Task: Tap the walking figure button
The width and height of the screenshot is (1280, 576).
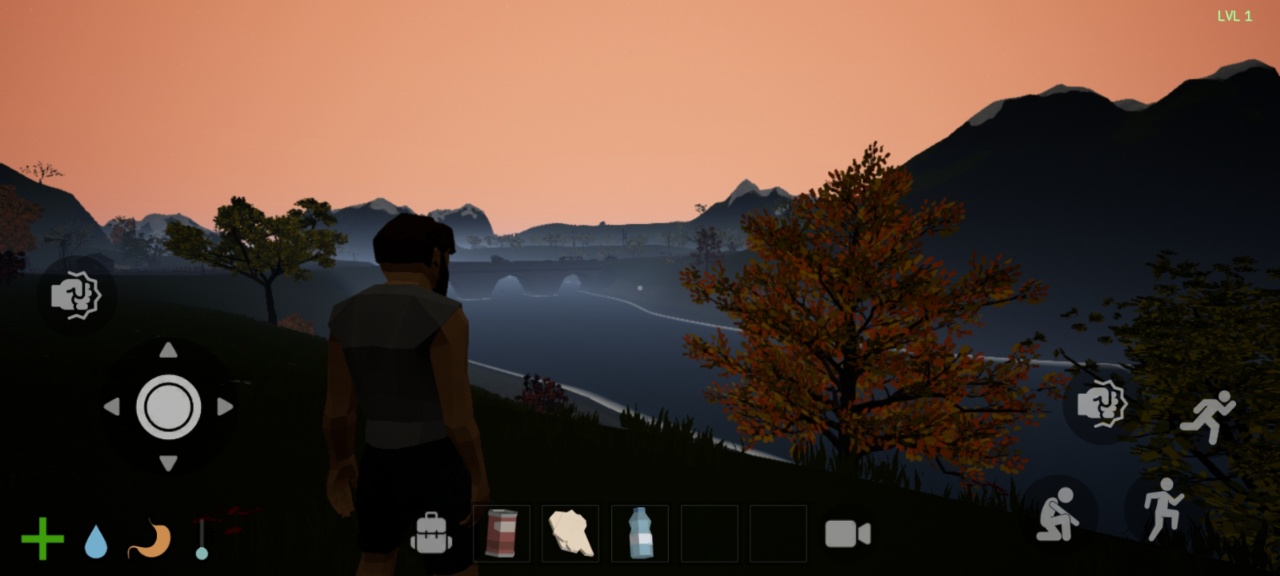Action: point(1162,508)
